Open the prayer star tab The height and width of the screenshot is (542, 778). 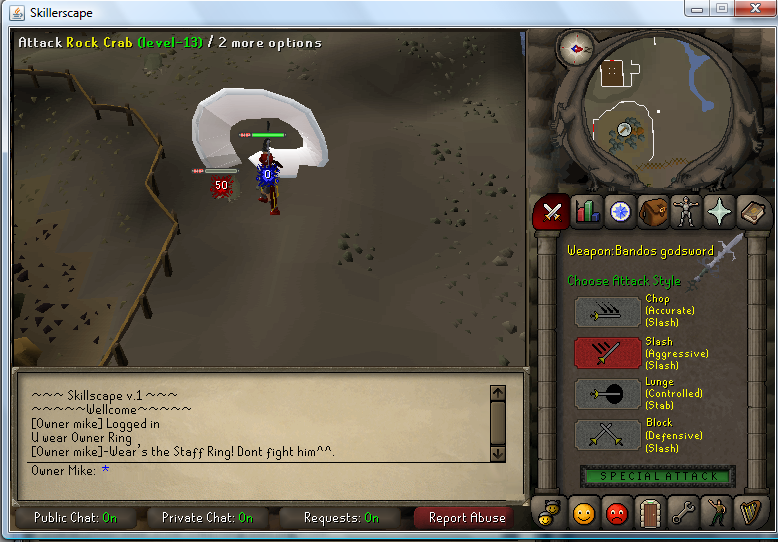click(719, 212)
